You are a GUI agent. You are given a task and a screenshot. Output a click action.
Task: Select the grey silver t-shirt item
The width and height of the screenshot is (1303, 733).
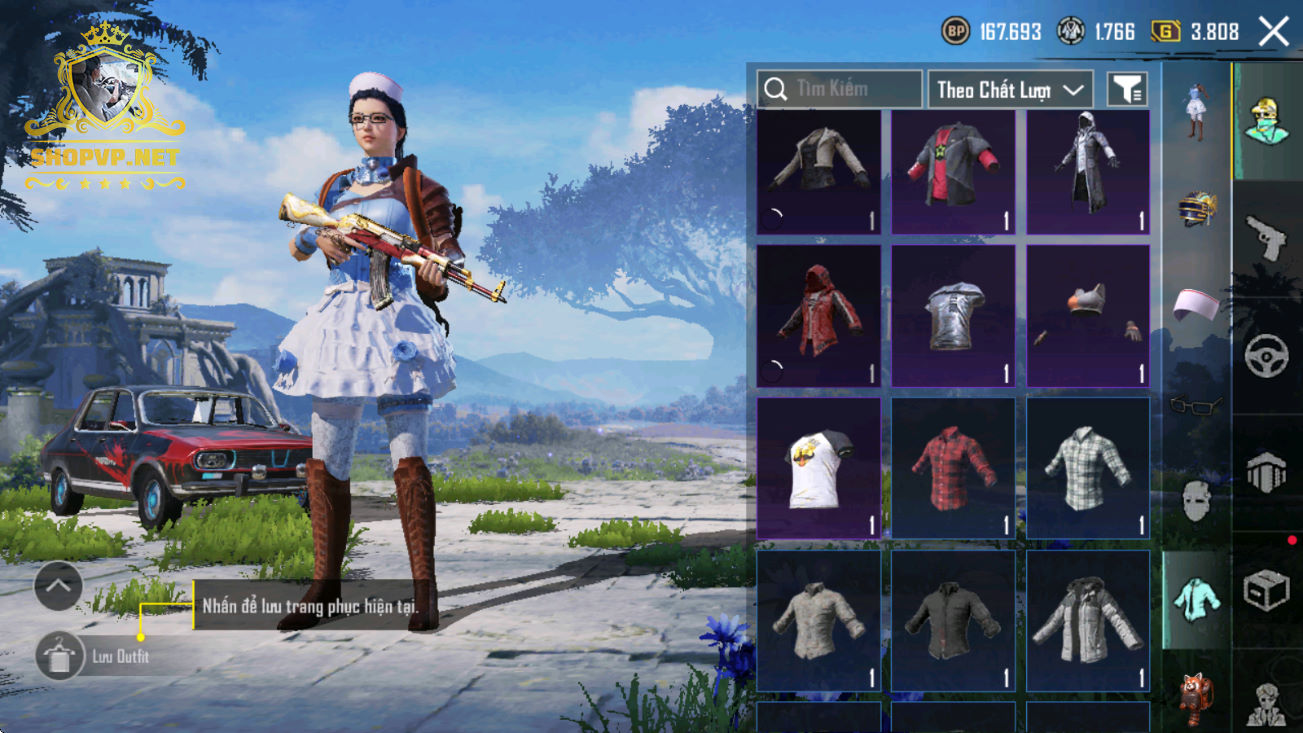[953, 316]
